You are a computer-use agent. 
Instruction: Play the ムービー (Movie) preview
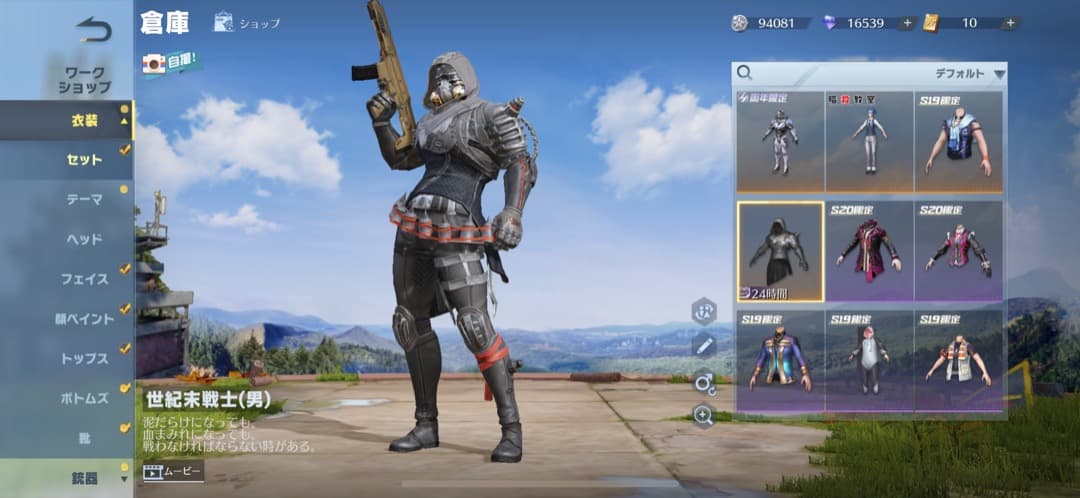click(173, 470)
